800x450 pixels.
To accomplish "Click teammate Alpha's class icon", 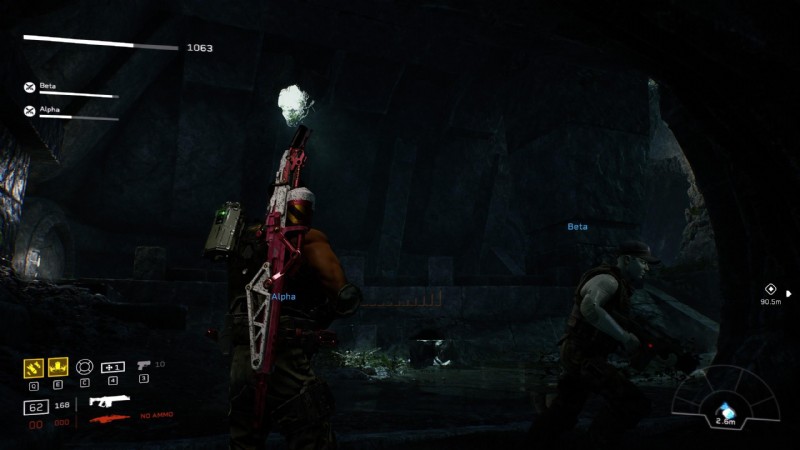I will (x=30, y=111).
